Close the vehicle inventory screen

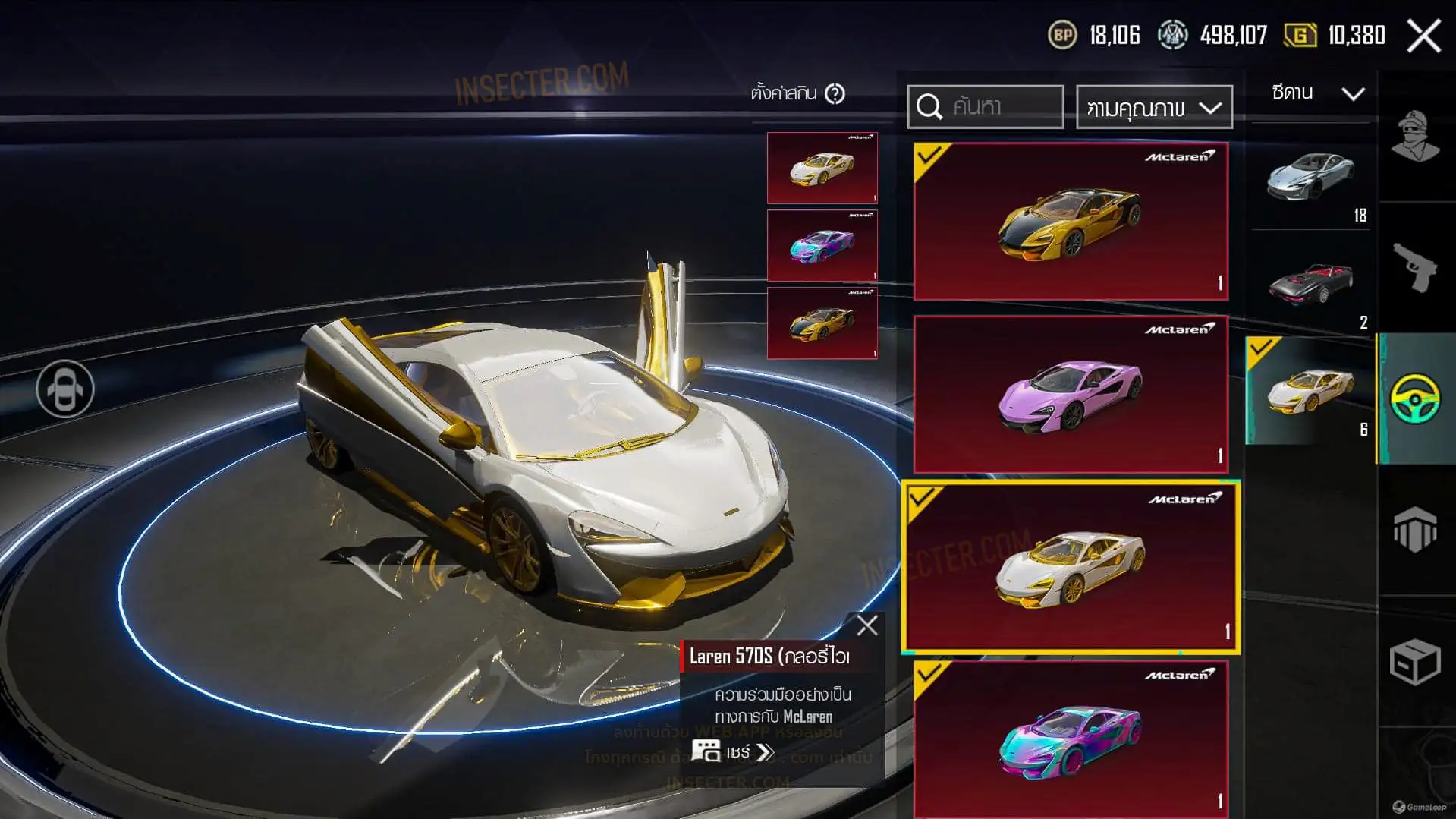click(x=1423, y=36)
